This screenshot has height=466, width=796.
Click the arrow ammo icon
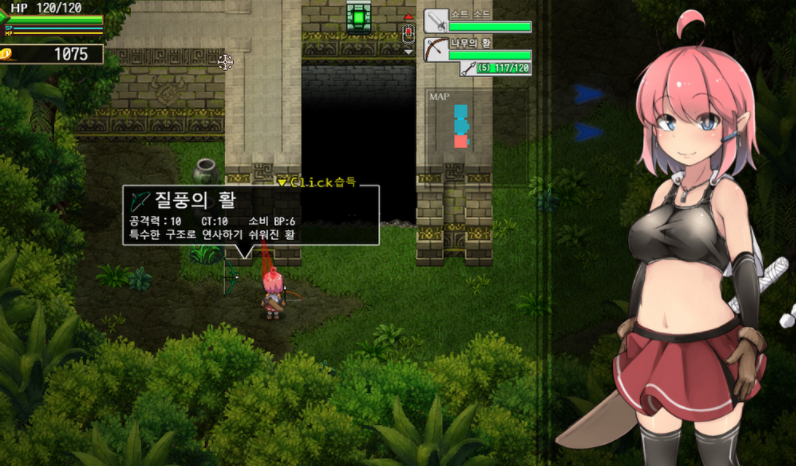click(468, 69)
